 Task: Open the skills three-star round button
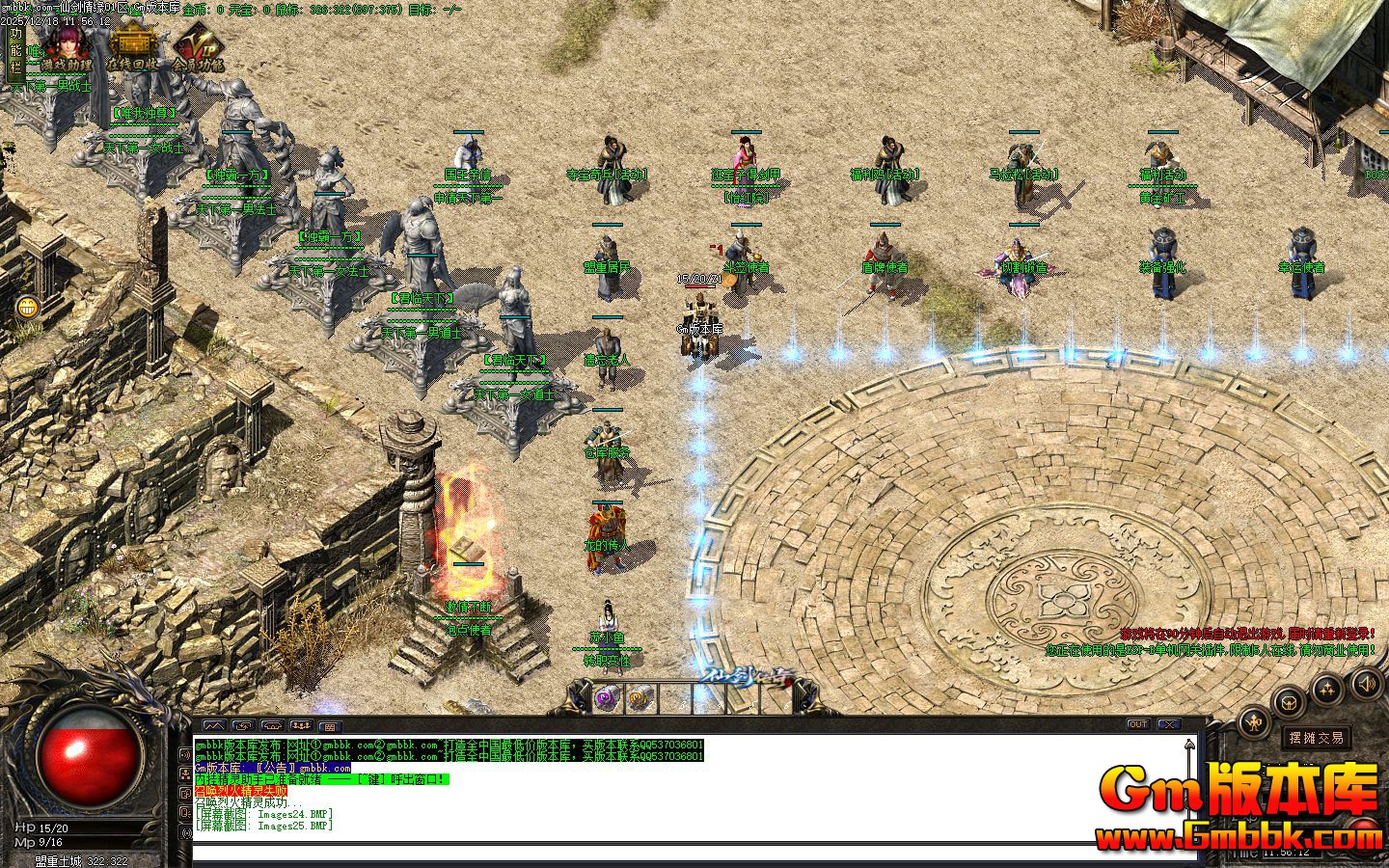click(x=1327, y=689)
